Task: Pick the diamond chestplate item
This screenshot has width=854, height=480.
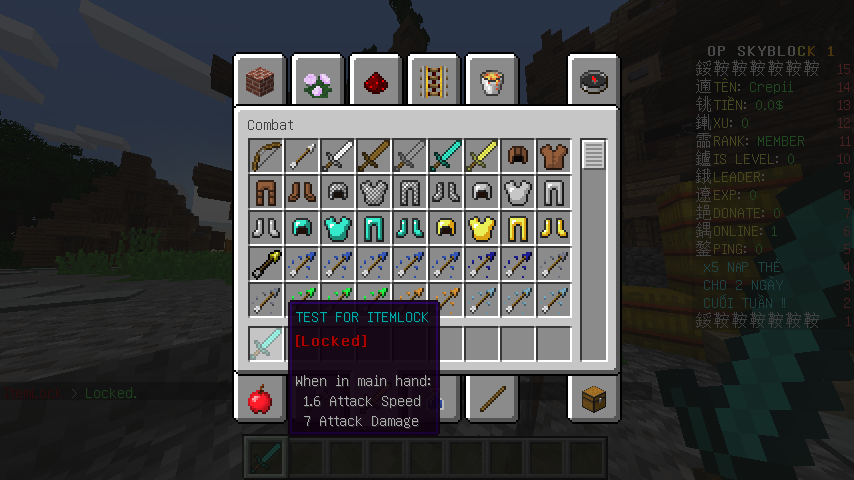Action: [x=338, y=228]
